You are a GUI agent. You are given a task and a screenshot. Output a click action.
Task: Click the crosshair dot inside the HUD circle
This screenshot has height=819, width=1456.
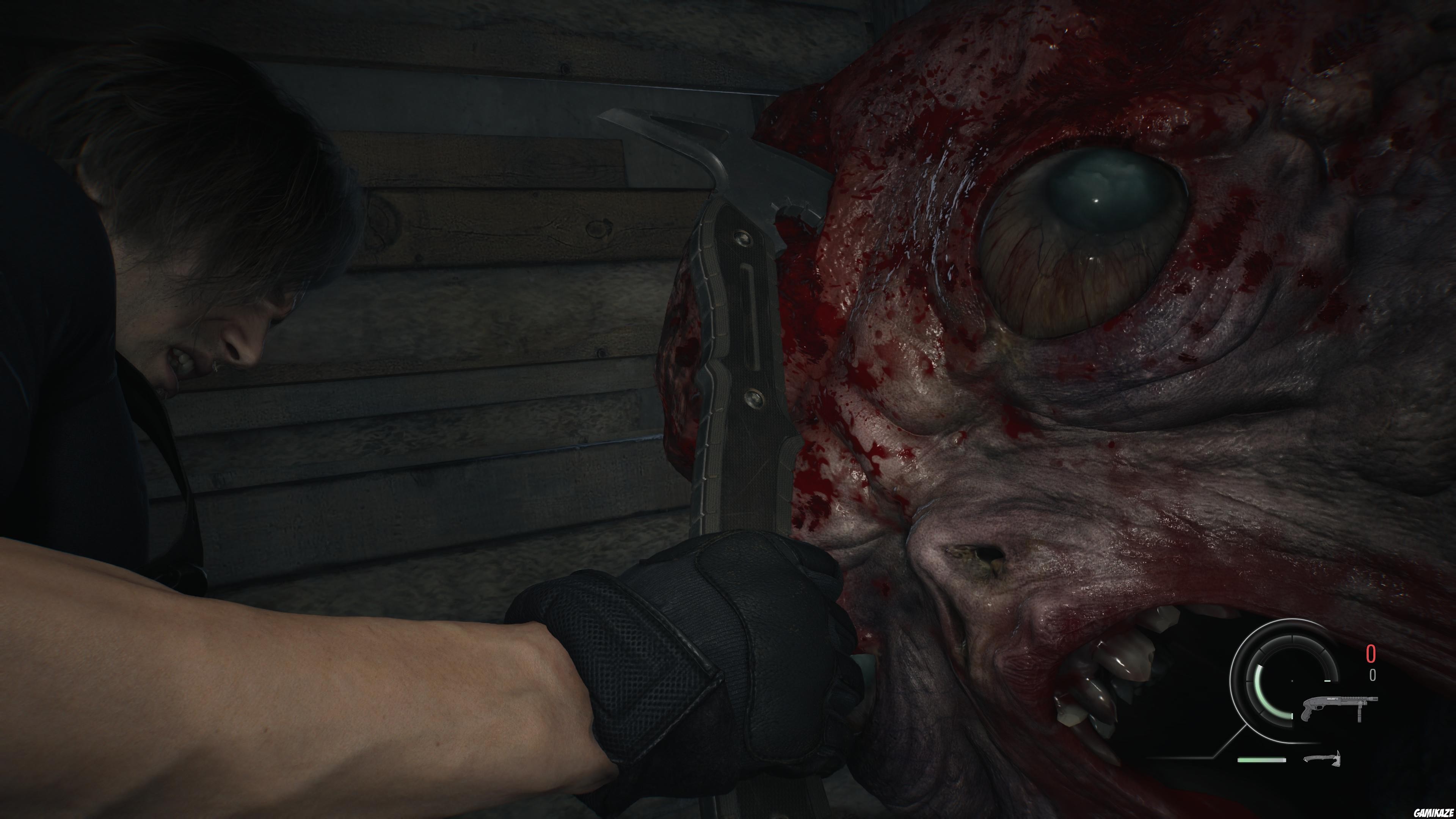click(1293, 681)
